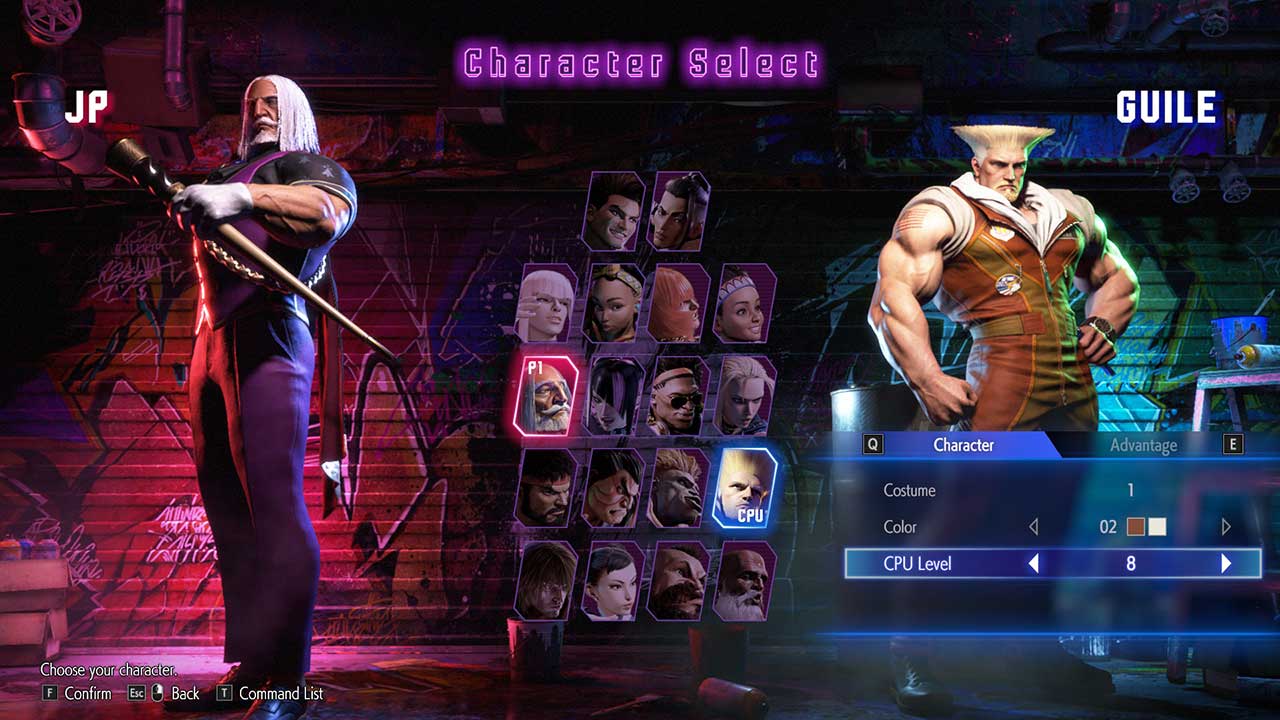Choose Marisa's red-haired portrait

point(679,303)
